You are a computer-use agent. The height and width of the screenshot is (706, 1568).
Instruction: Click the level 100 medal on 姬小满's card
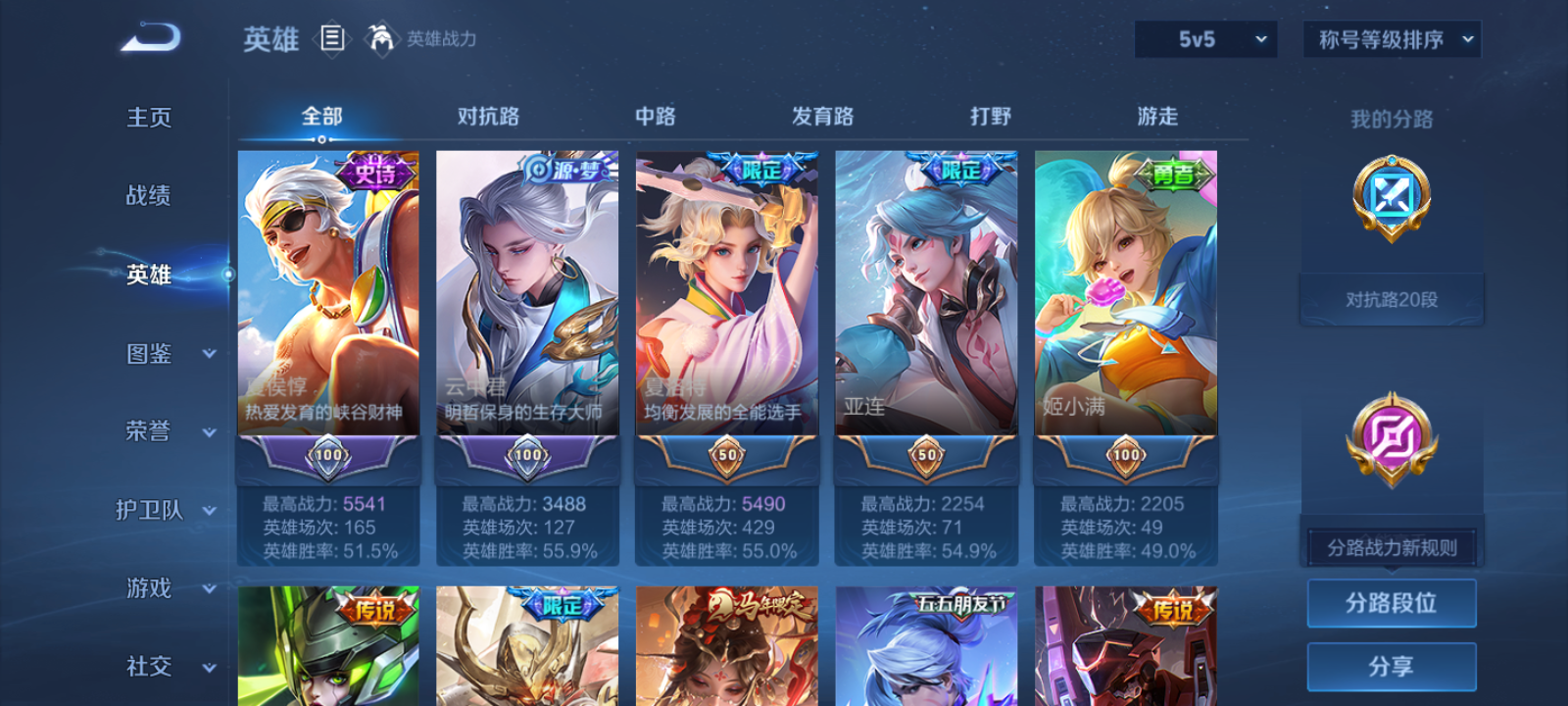(x=1124, y=456)
